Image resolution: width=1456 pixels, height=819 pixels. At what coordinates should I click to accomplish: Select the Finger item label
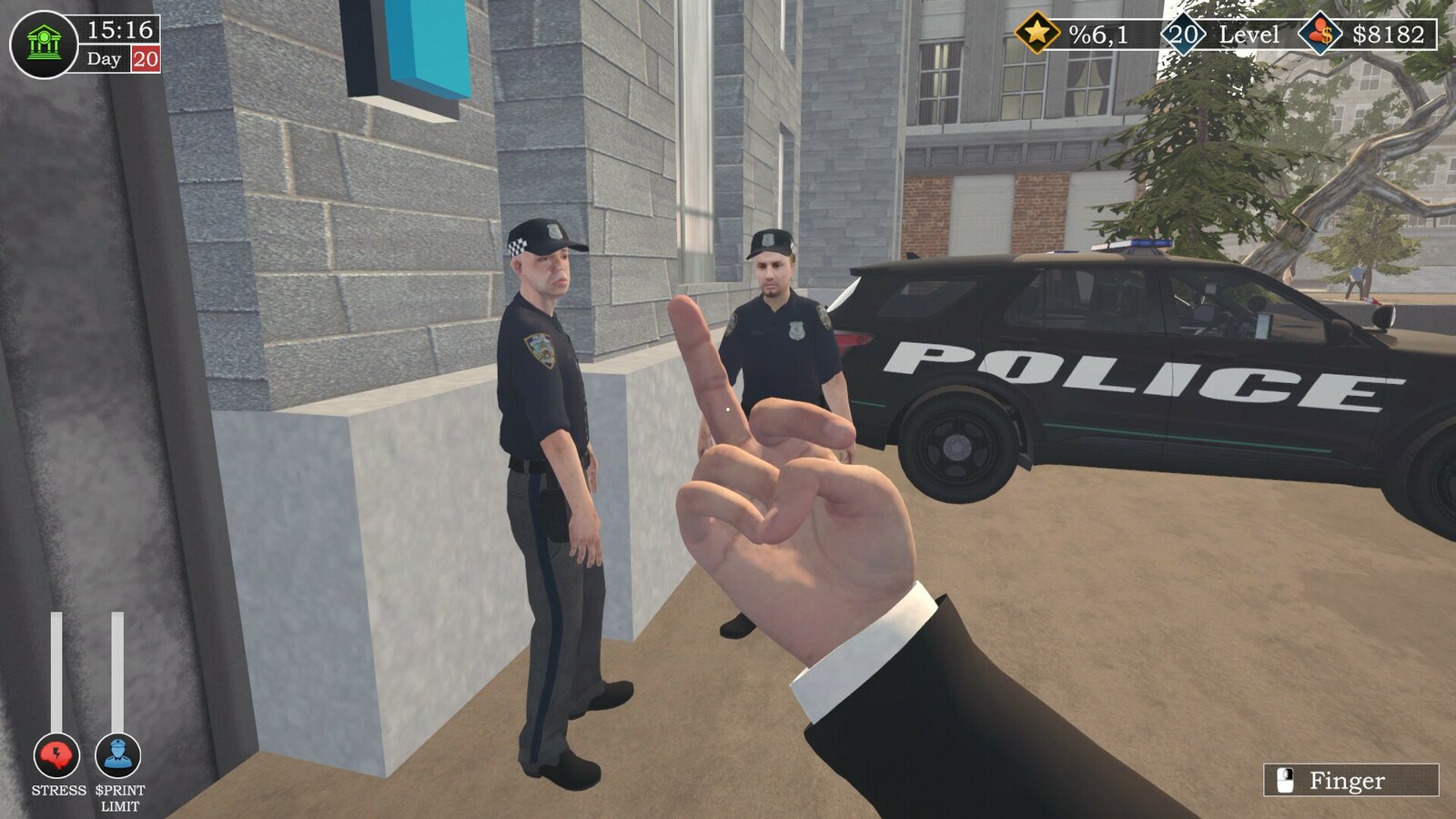1349,780
